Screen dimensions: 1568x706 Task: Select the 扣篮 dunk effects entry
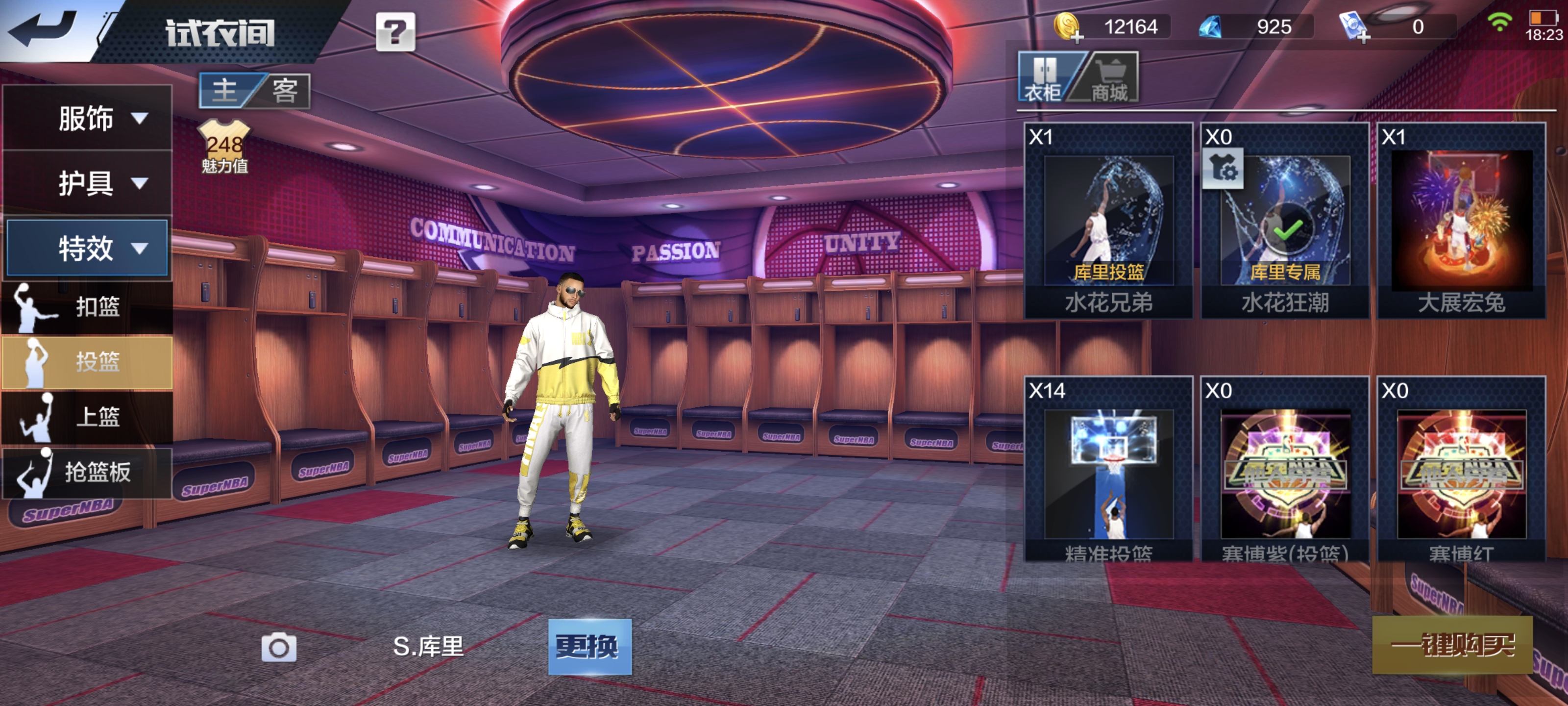[88, 307]
